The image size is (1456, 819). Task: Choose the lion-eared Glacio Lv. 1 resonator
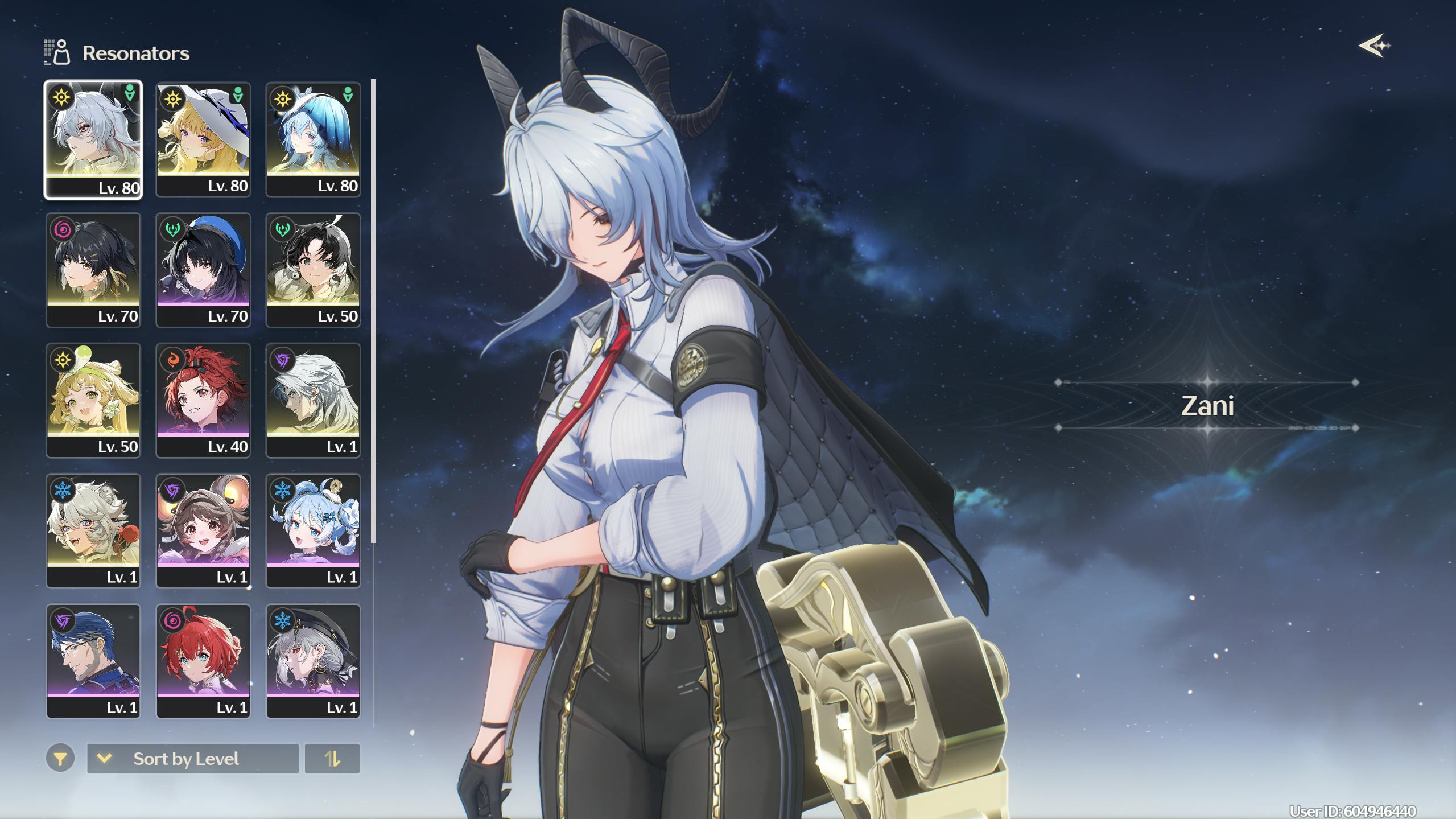[x=93, y=530]
